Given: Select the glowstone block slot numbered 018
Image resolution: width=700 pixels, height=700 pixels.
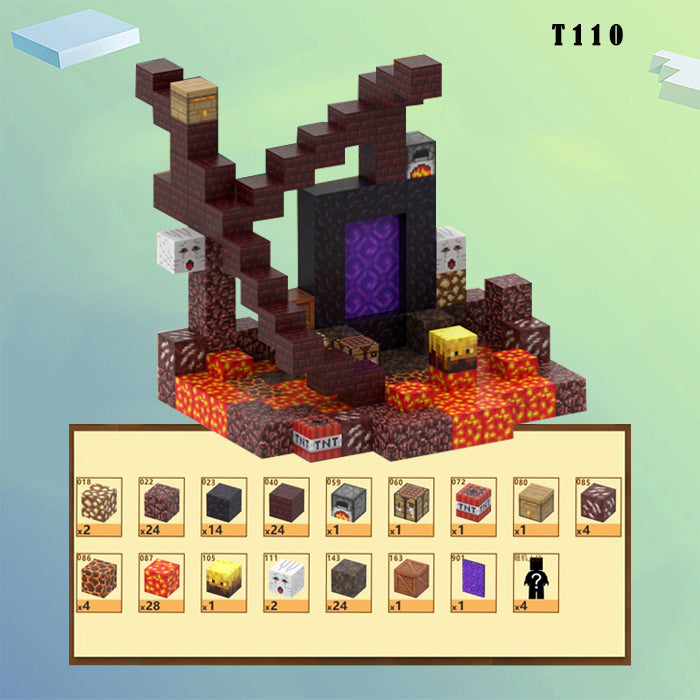Looking at the screenshot, I should click(x=98, y=506).
